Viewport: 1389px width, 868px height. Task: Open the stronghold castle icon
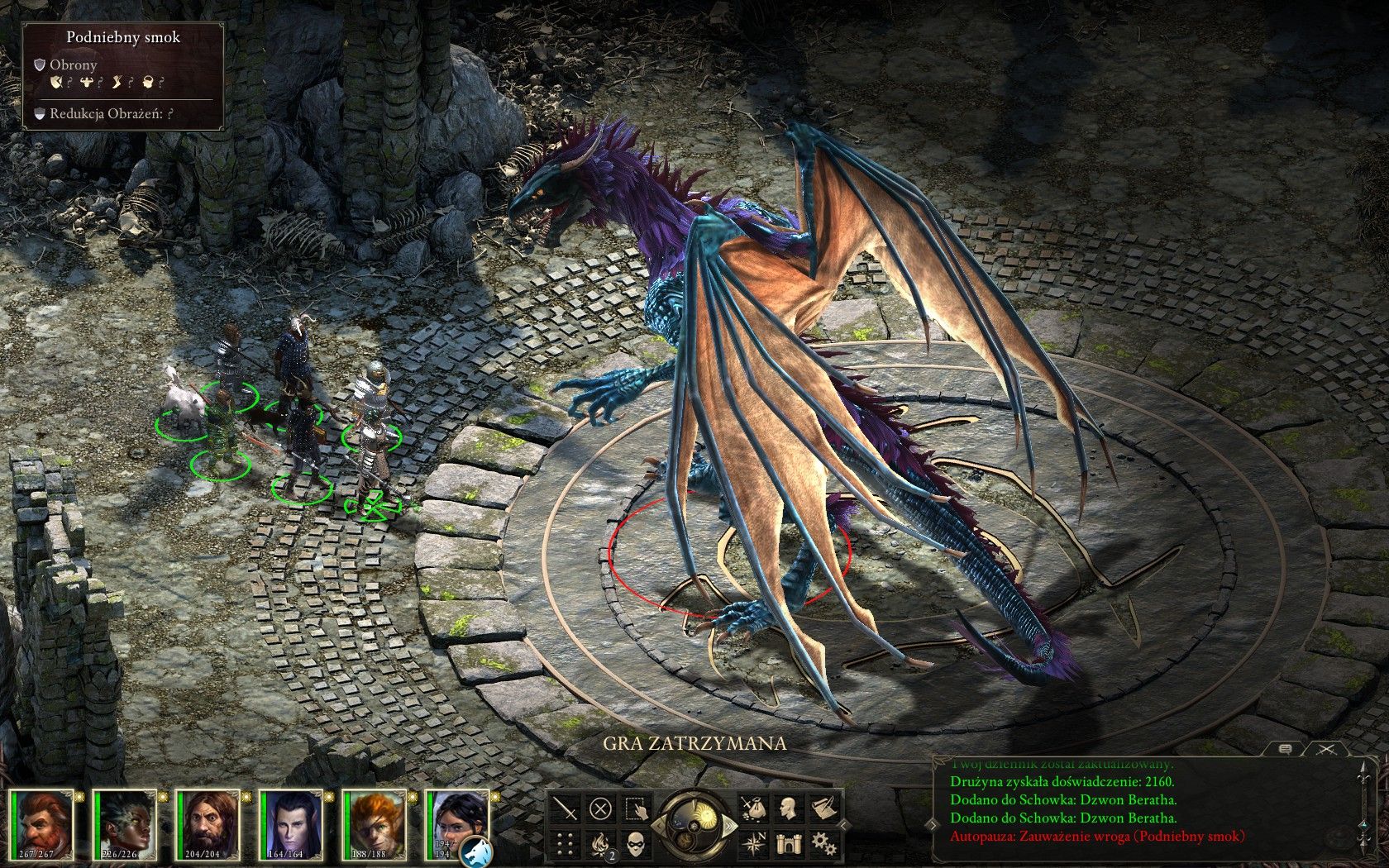click(788, 843)
